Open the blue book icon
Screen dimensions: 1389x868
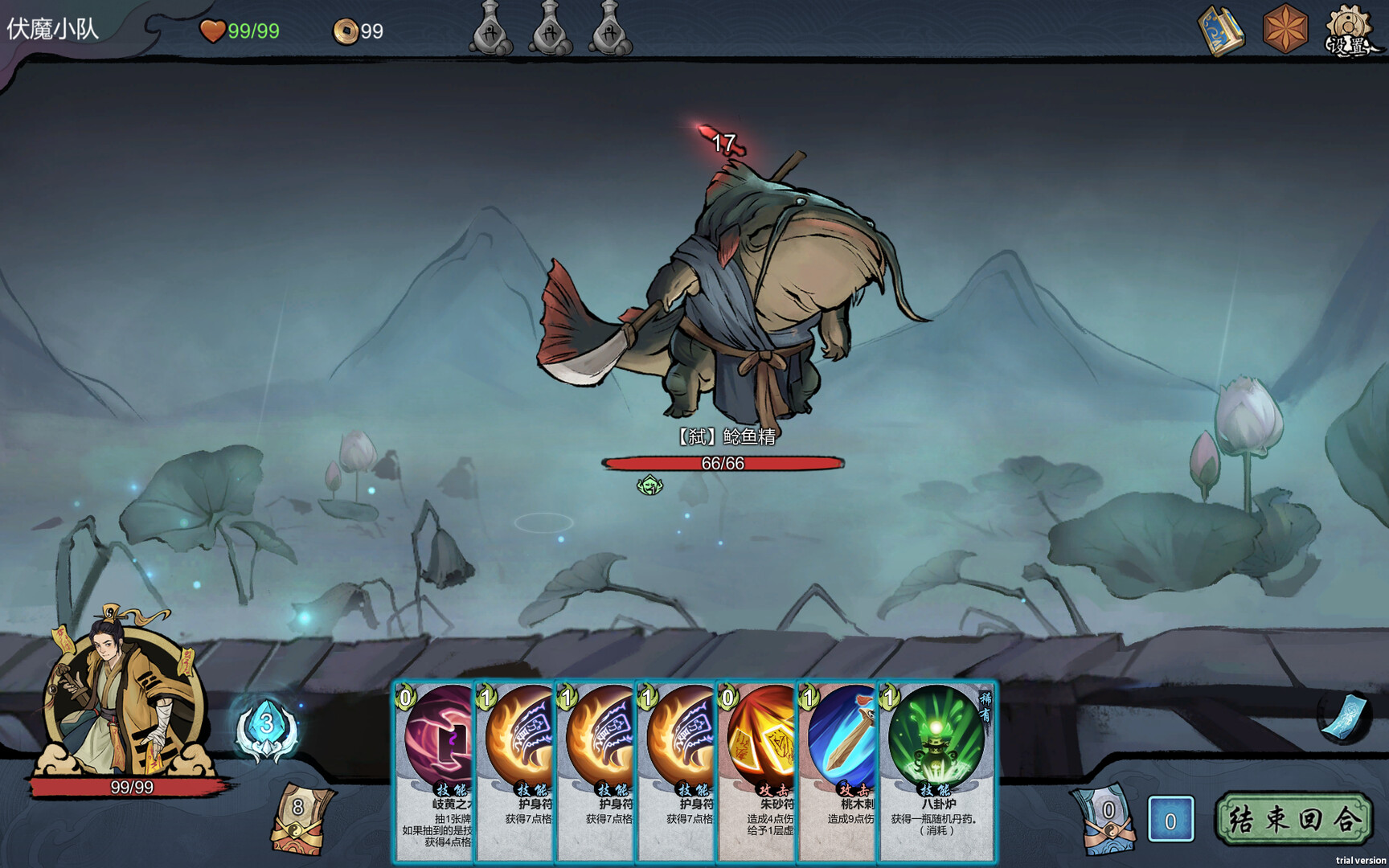click(x=1220, y=31)
